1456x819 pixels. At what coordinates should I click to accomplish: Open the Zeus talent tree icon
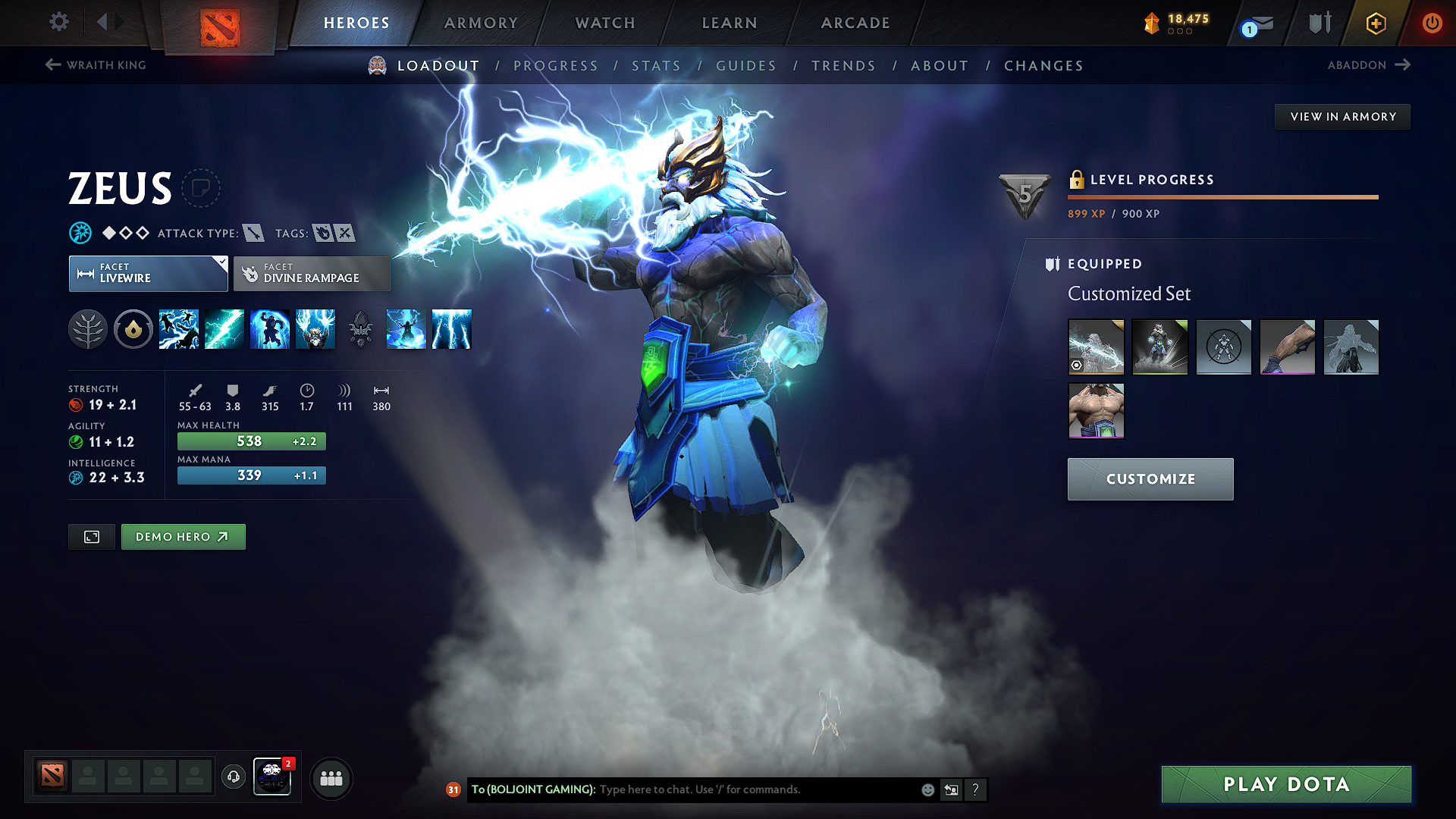[87, 329]
